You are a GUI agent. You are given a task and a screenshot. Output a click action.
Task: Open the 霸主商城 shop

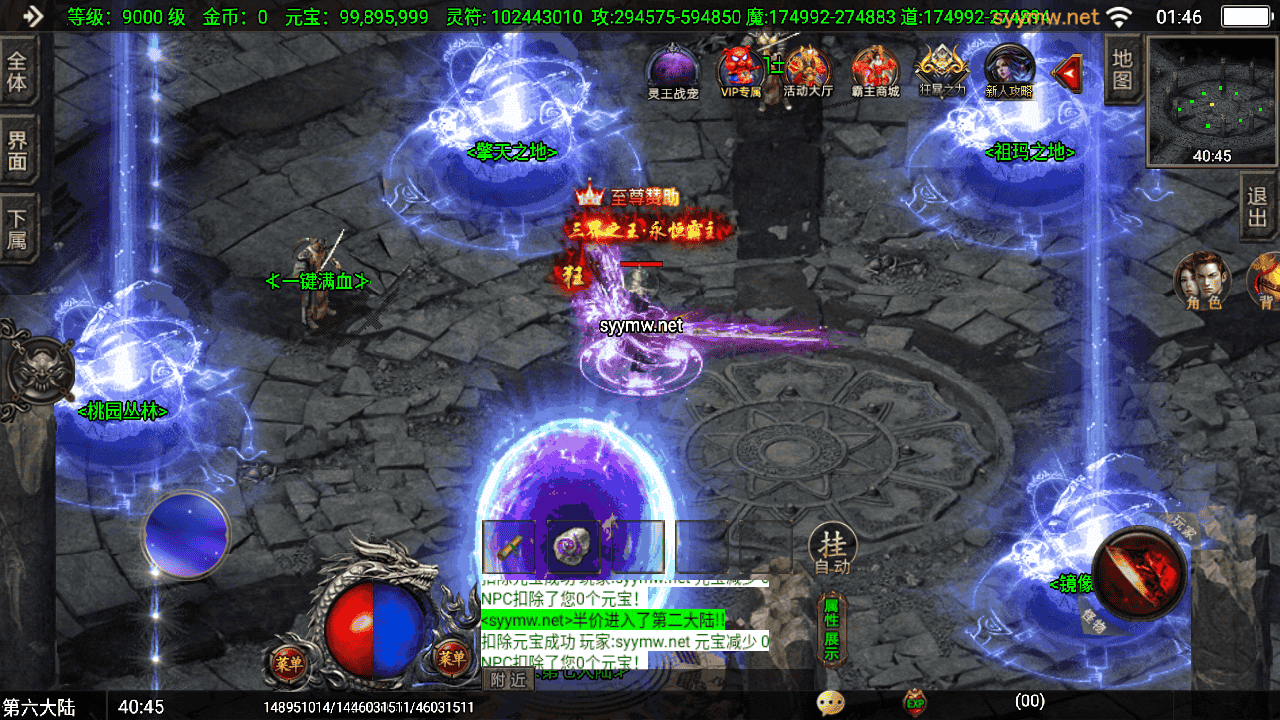tap(875, 71)
